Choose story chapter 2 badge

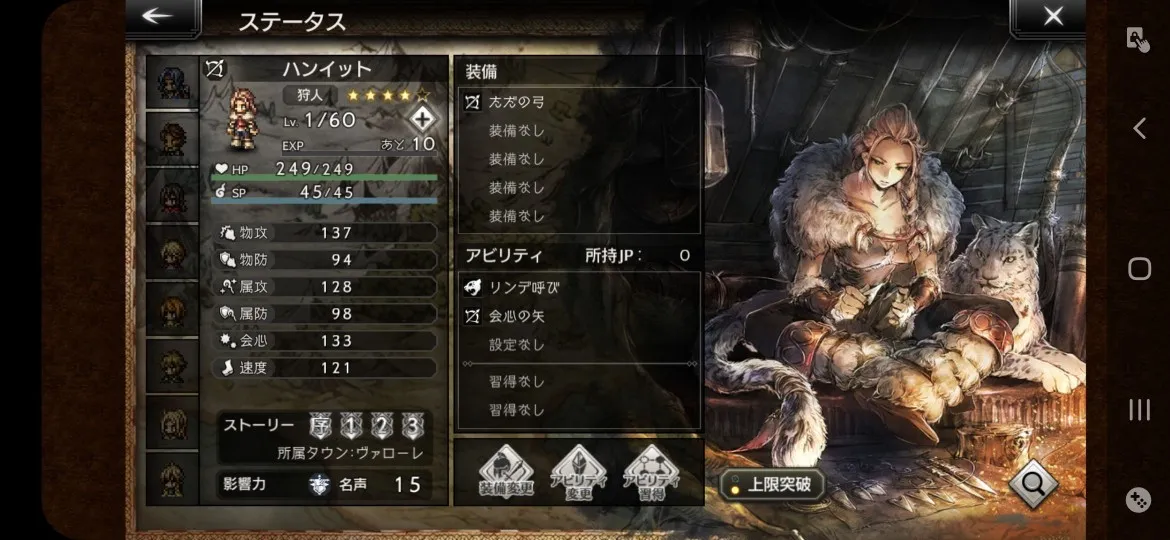382,425
